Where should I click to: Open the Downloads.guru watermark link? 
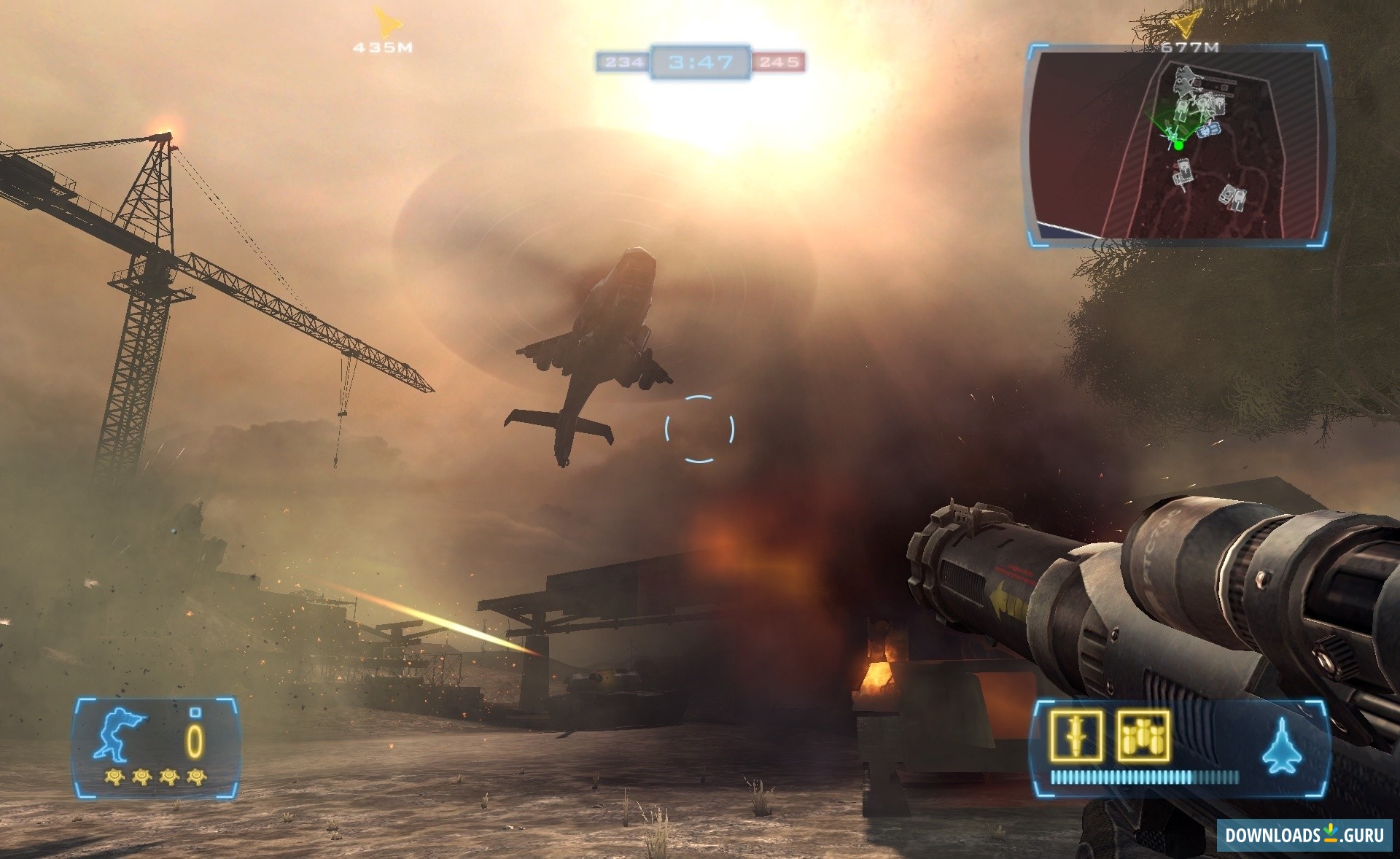(1304, 835)
